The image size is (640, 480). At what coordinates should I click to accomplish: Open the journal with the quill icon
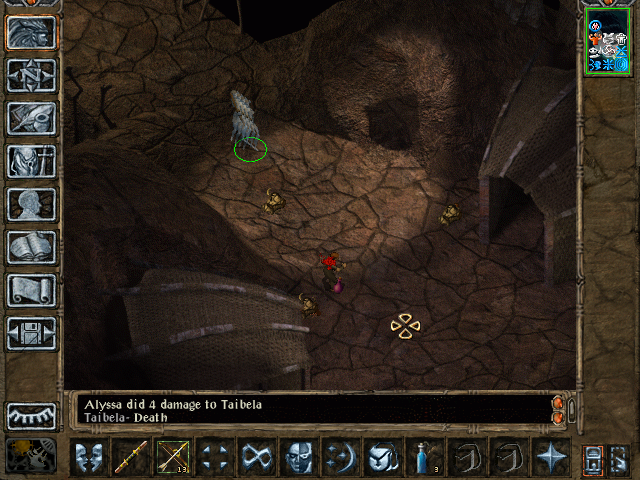31,118
